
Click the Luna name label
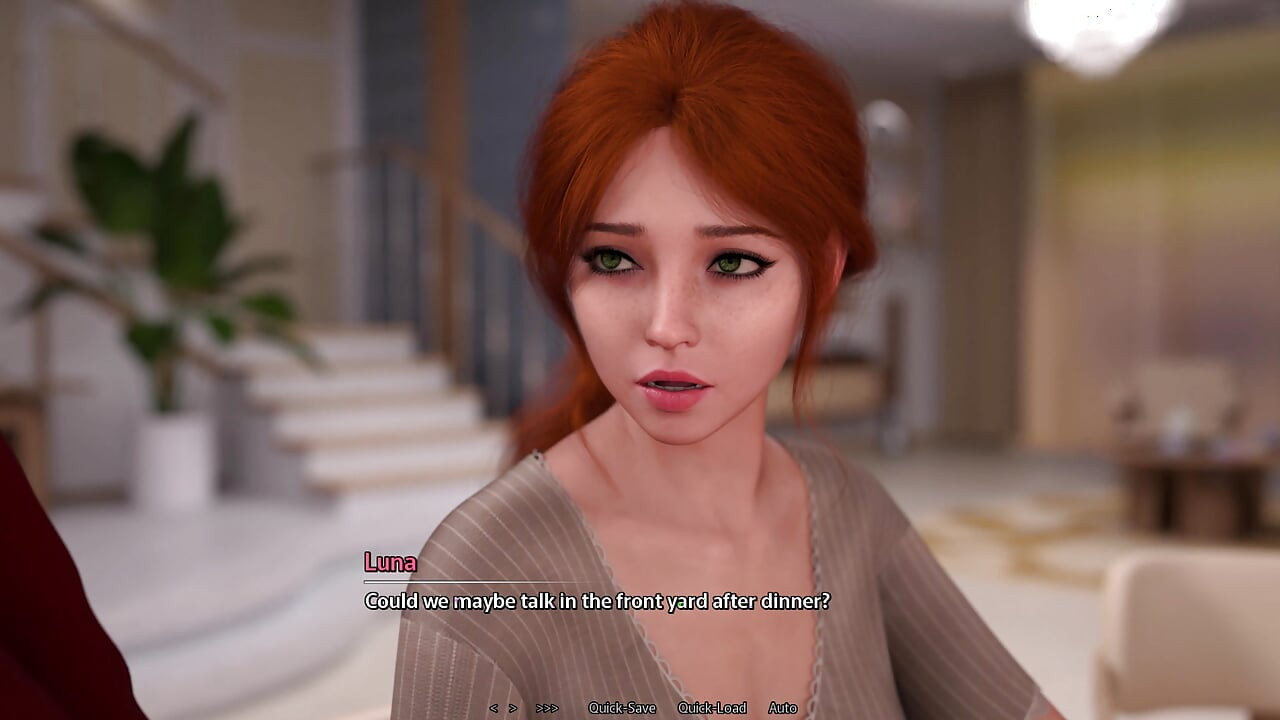pos(390,562)
